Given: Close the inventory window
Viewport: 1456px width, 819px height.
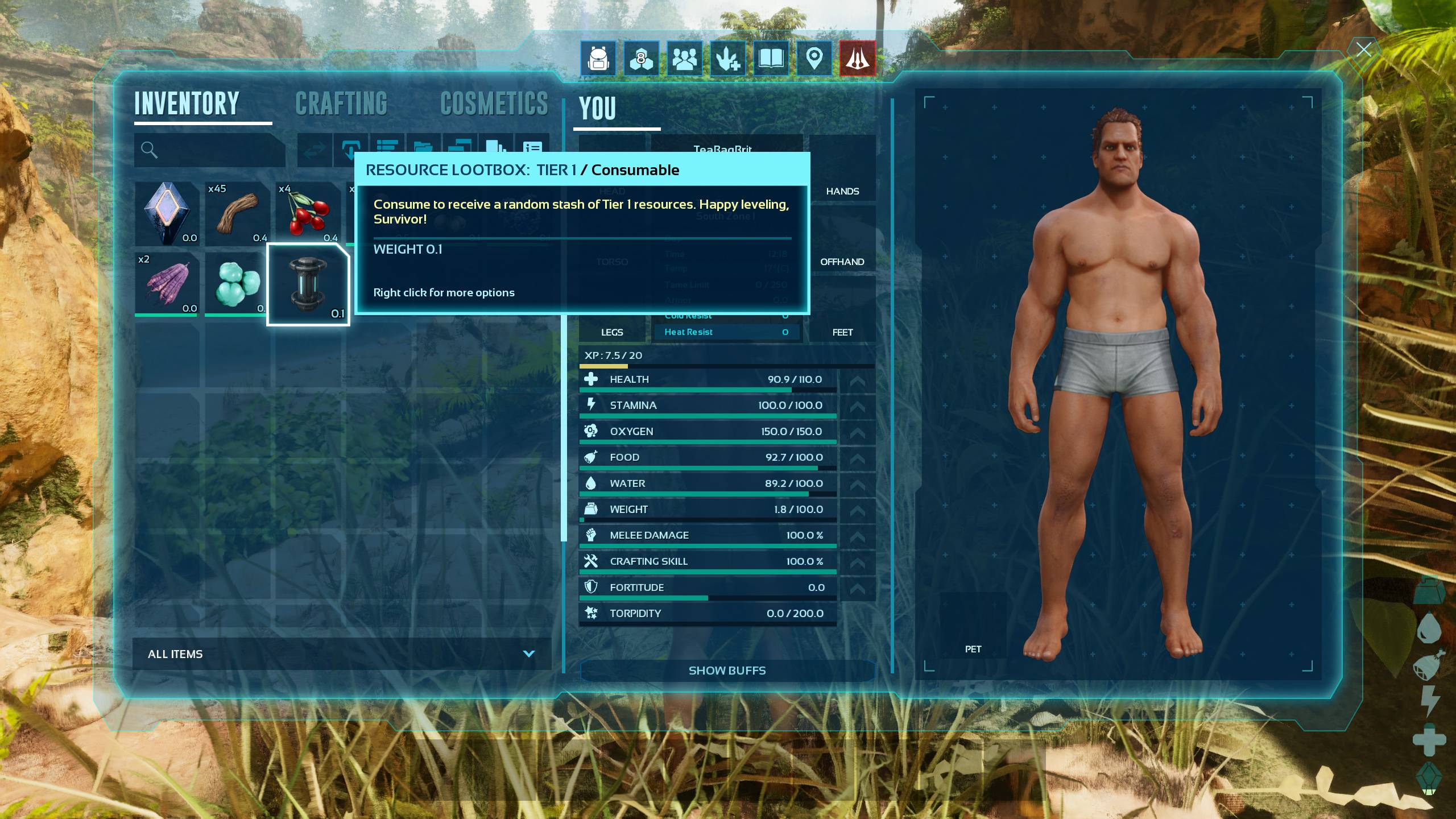Looking at the screenshot, I should click(x=1363, y=50).
